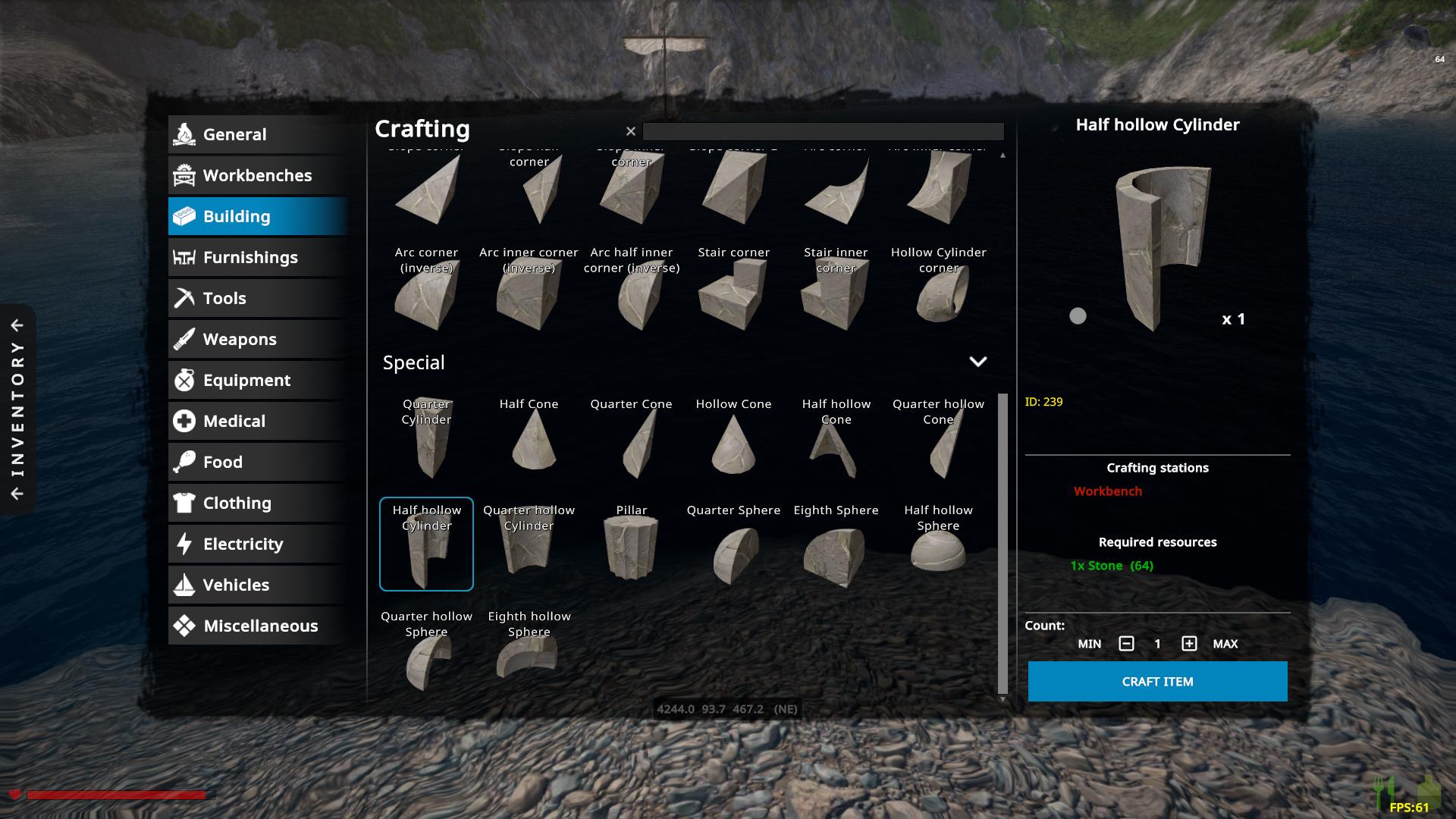Clear the crafting search with X
Viewport: 1456px width, 819px height.
click(x=630, y=131)
